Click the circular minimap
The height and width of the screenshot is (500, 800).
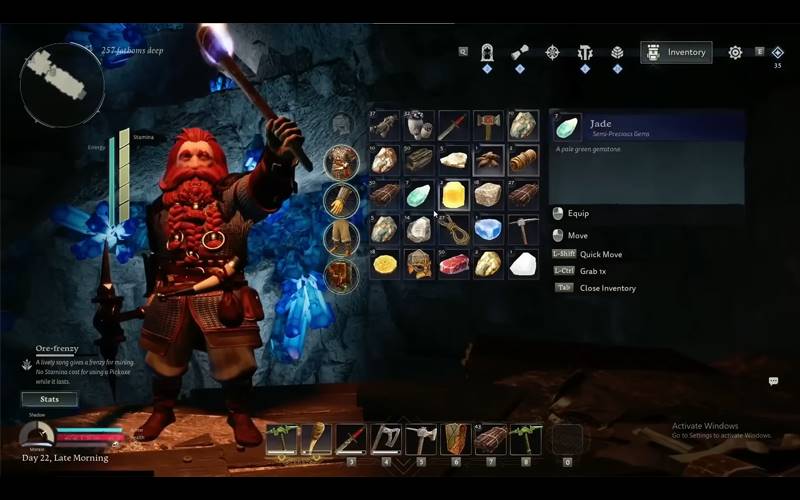coord(62,84)
